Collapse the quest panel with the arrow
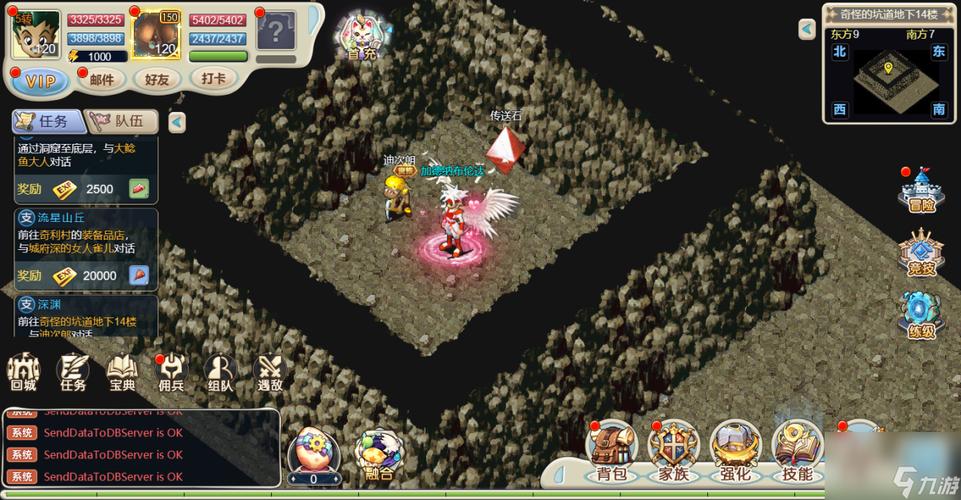961x500 pixels. click(x=176, y=122)
